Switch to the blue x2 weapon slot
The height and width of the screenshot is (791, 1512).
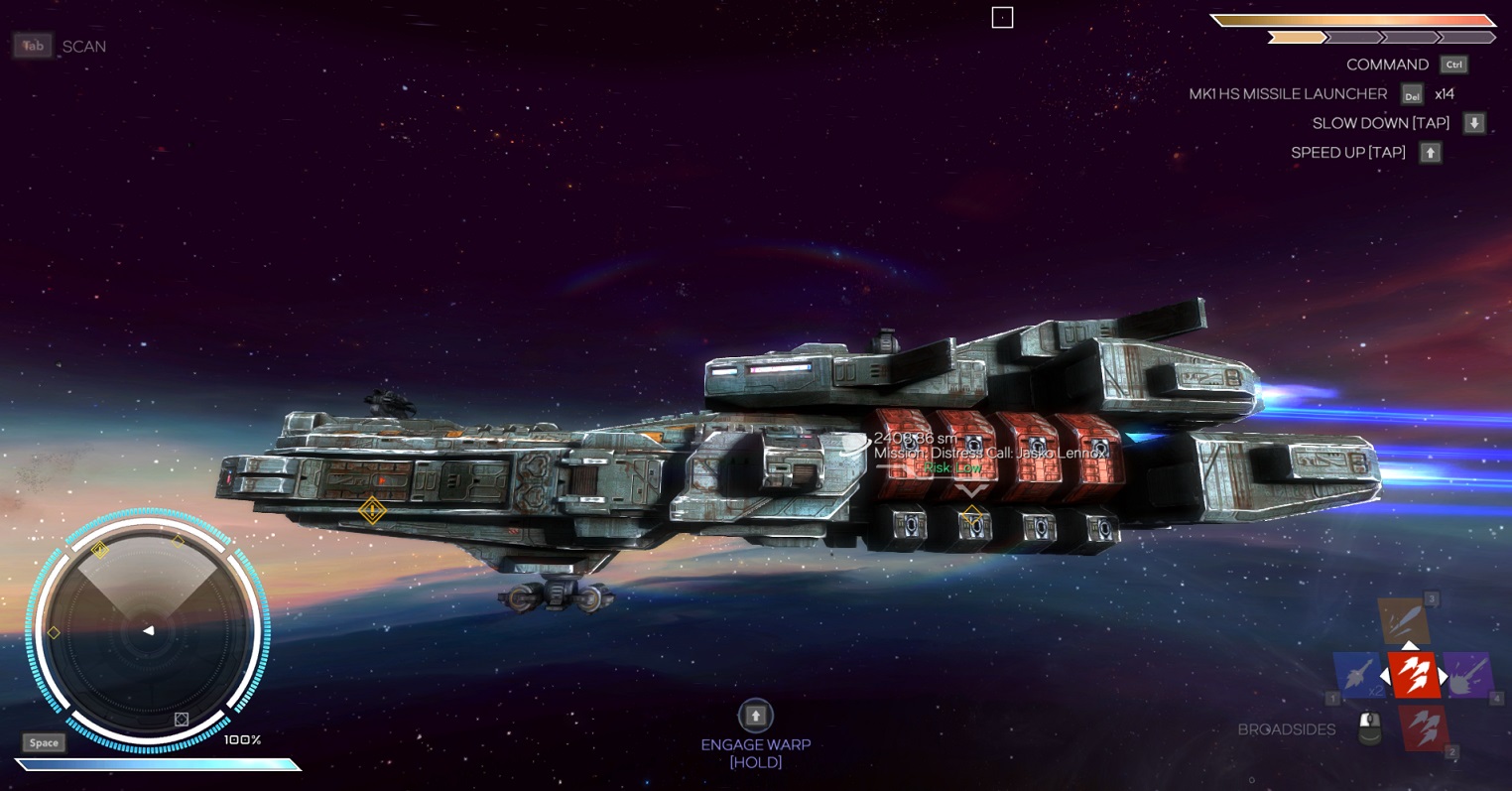tap(1358, 675)
